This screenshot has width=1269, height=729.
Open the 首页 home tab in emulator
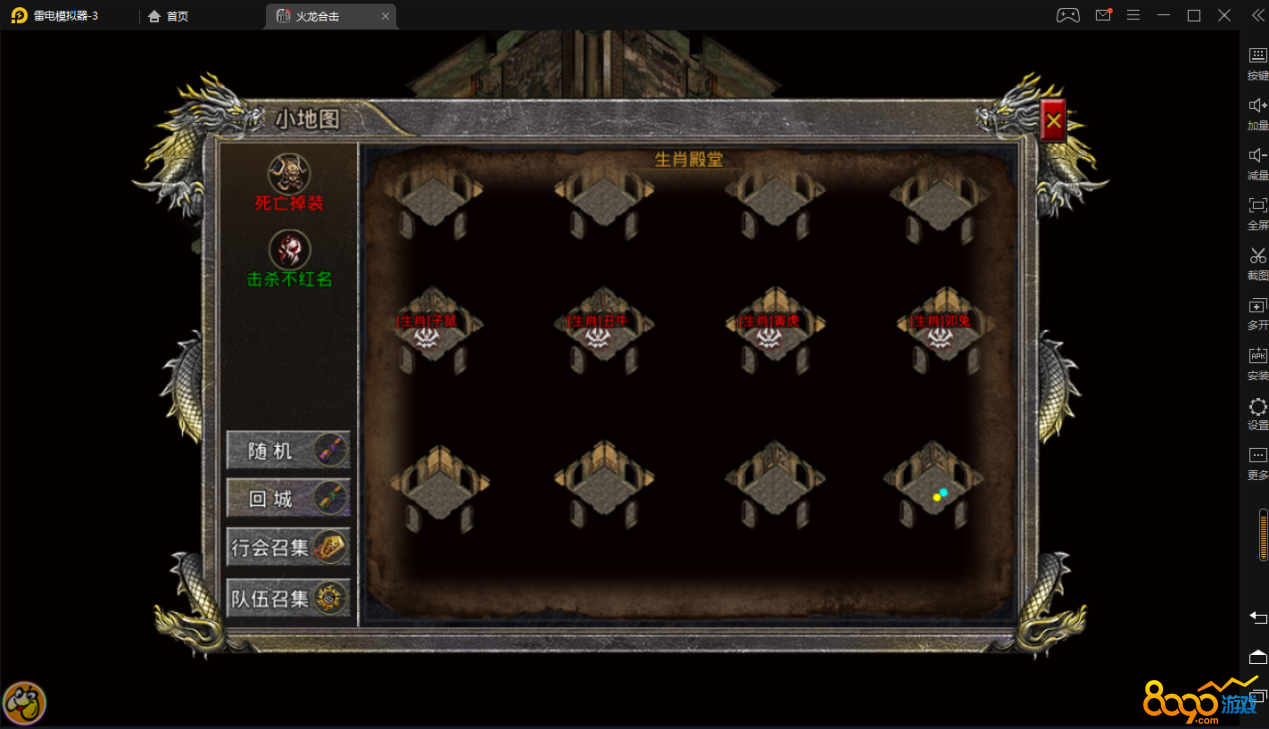pyautogui.click(x=168, y=16)
